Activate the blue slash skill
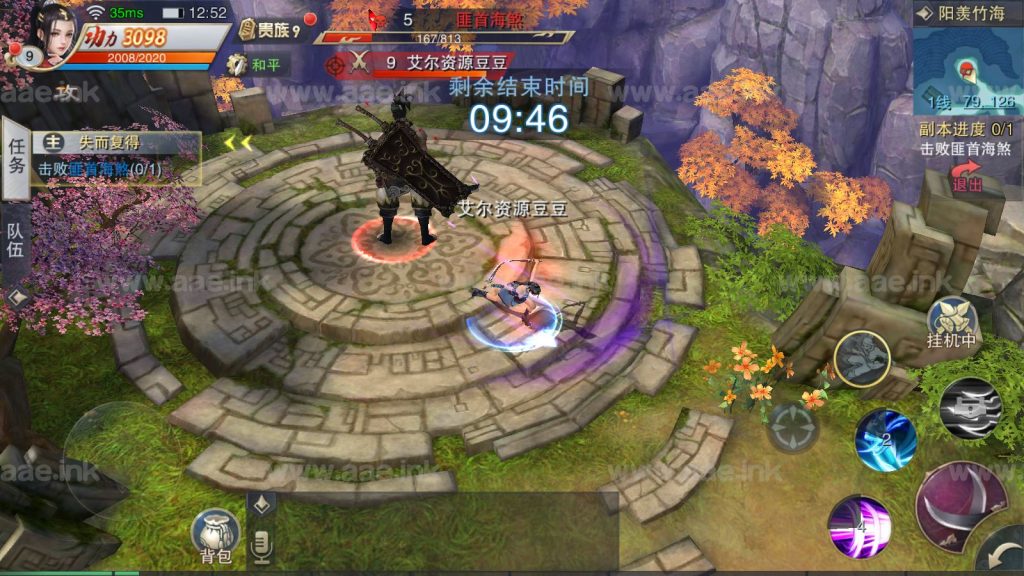This screenshot has width=1024, height=576. 885,439
